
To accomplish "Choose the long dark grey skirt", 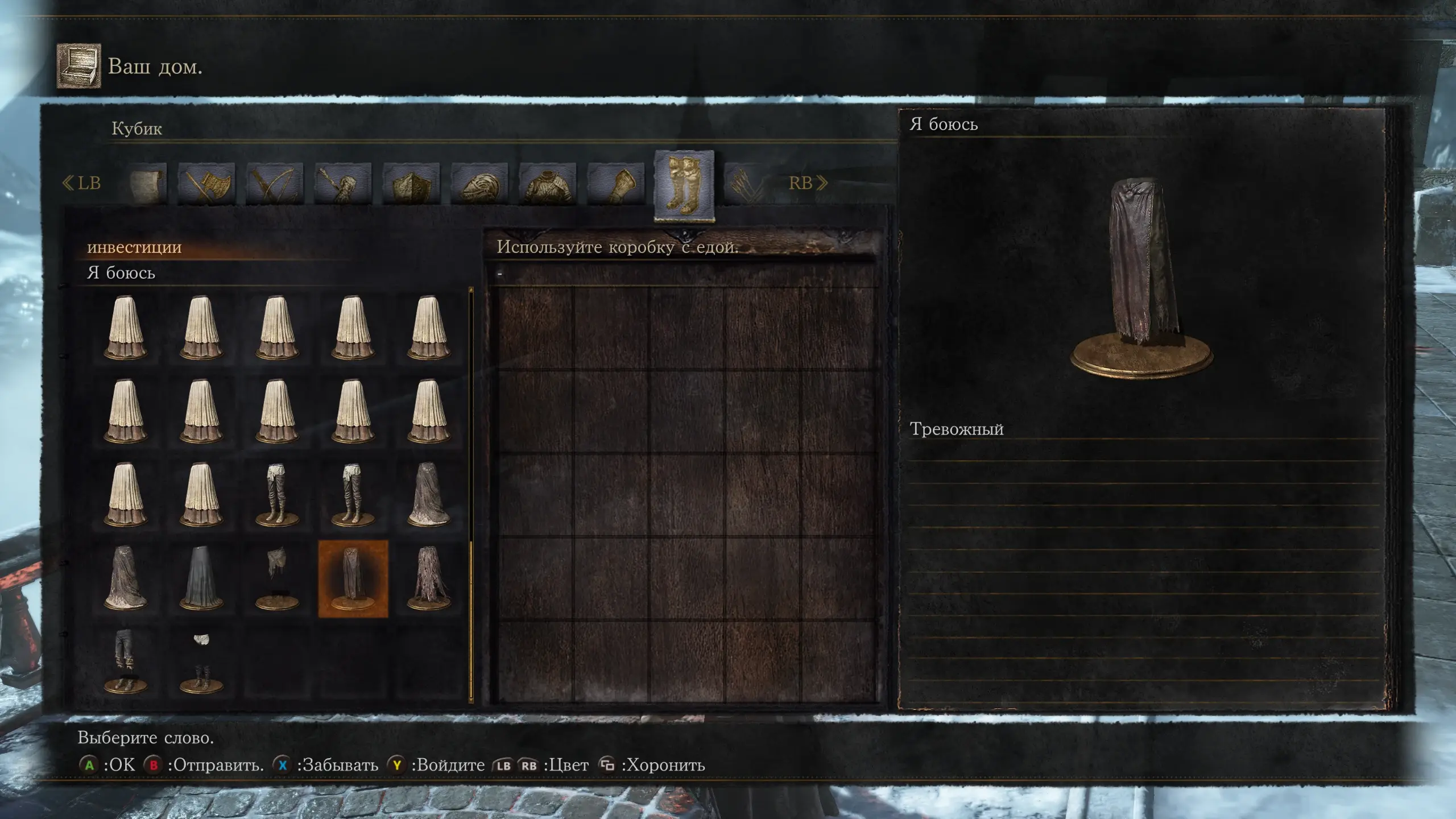I will pyautogui.click(x=201, y=579).
